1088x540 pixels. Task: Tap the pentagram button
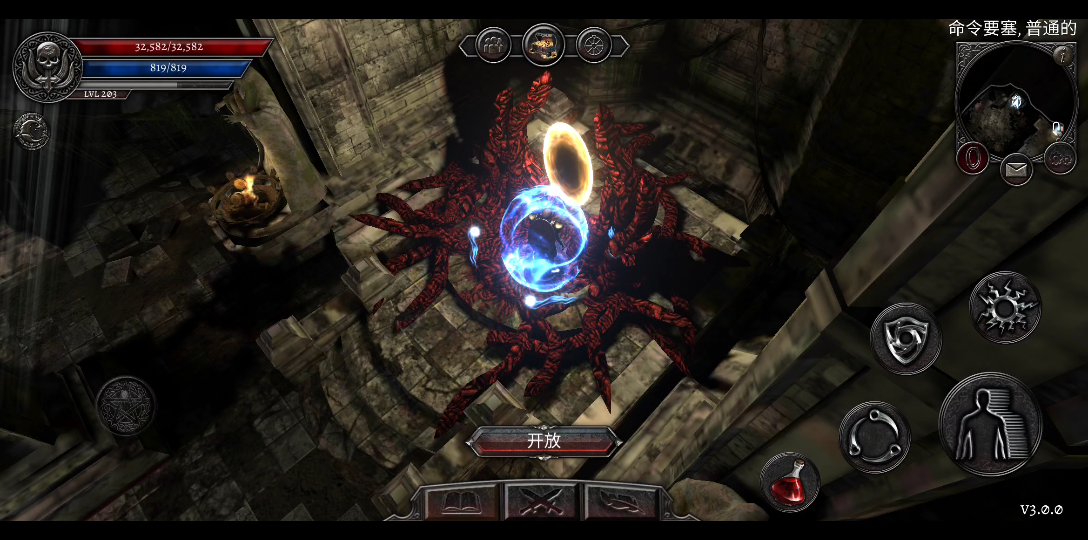[126, 405]
